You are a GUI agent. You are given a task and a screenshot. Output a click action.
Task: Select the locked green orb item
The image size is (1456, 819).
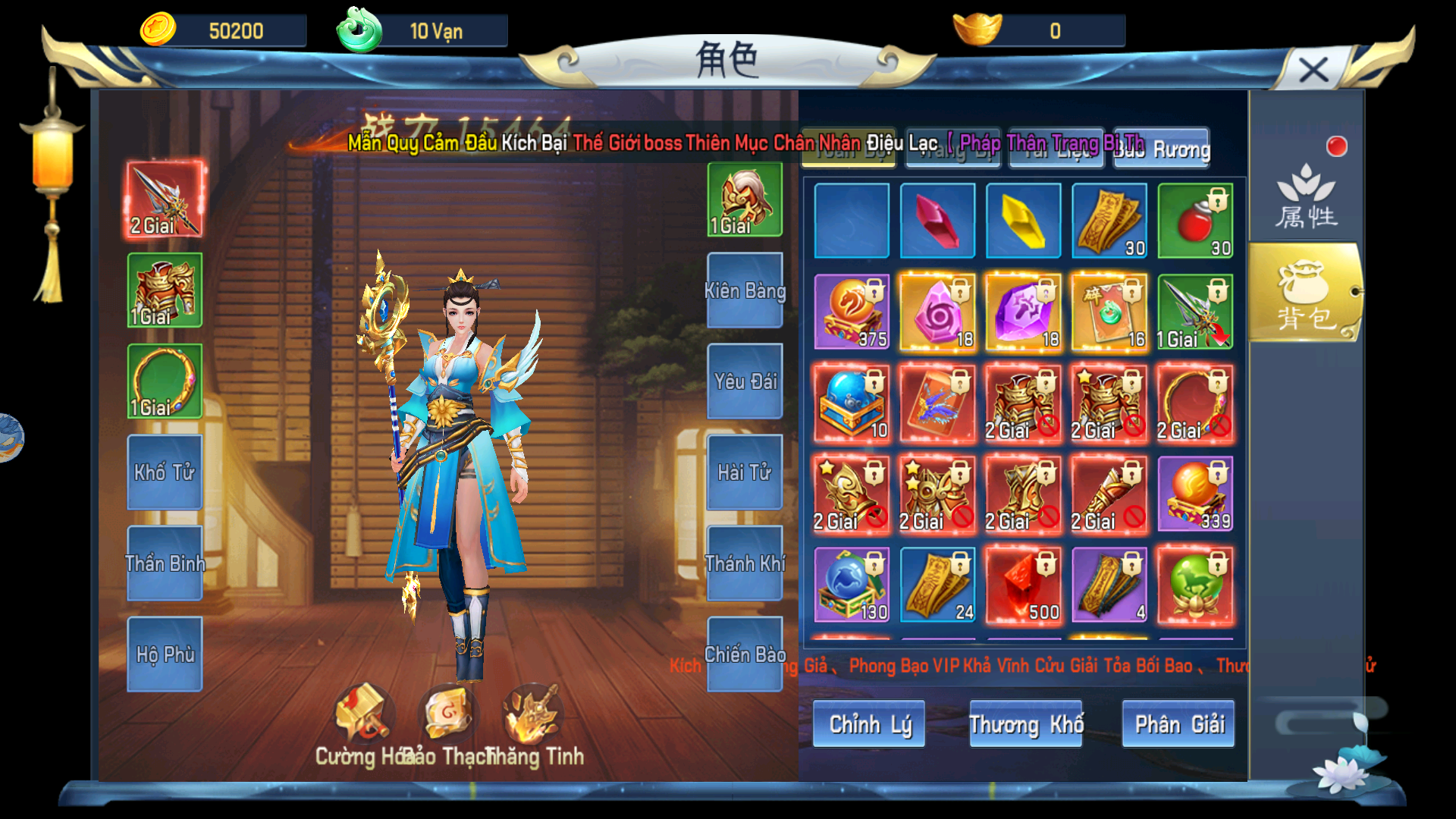1194,584
